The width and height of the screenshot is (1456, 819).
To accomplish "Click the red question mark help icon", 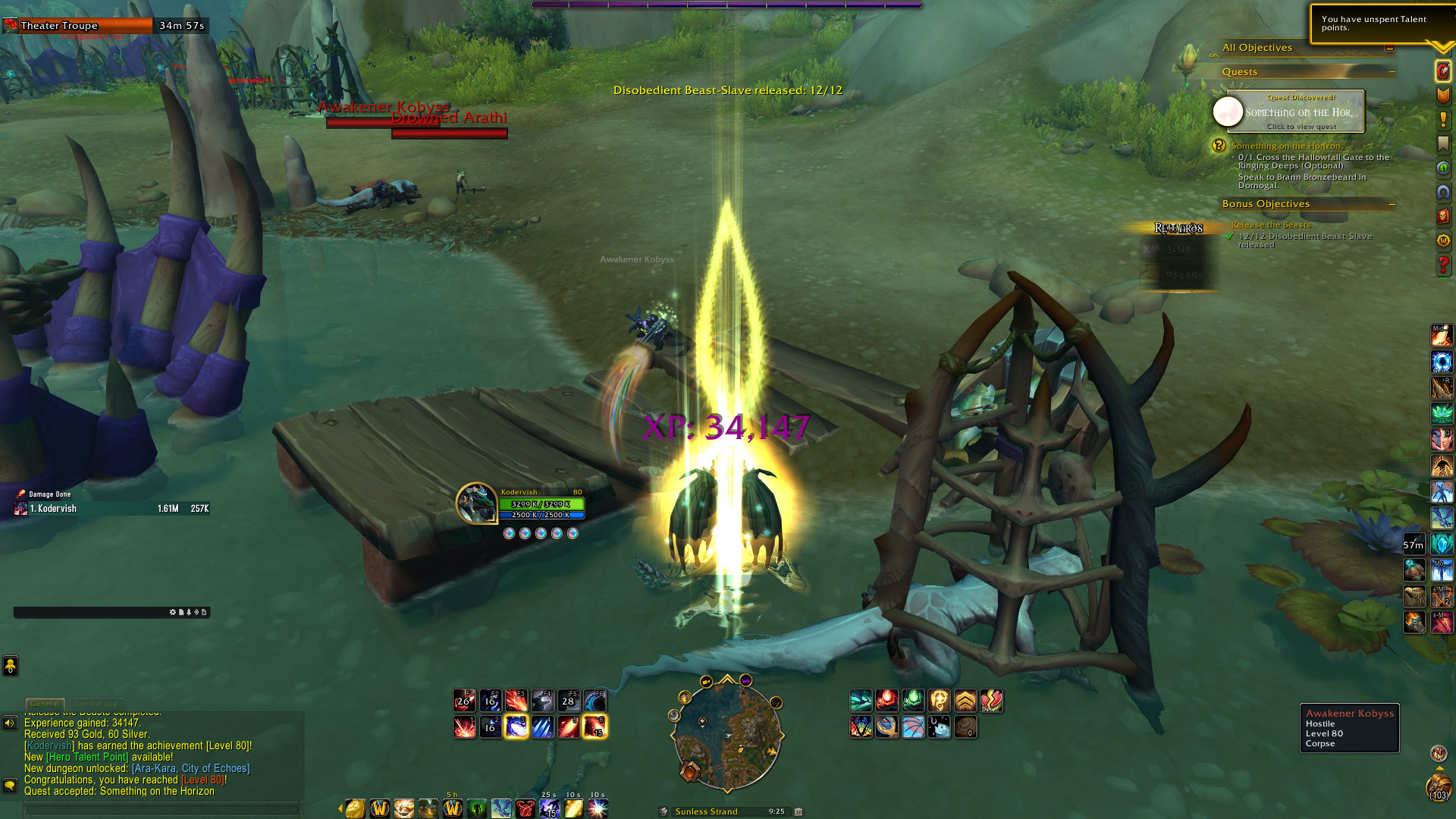I will point(1442,265).
